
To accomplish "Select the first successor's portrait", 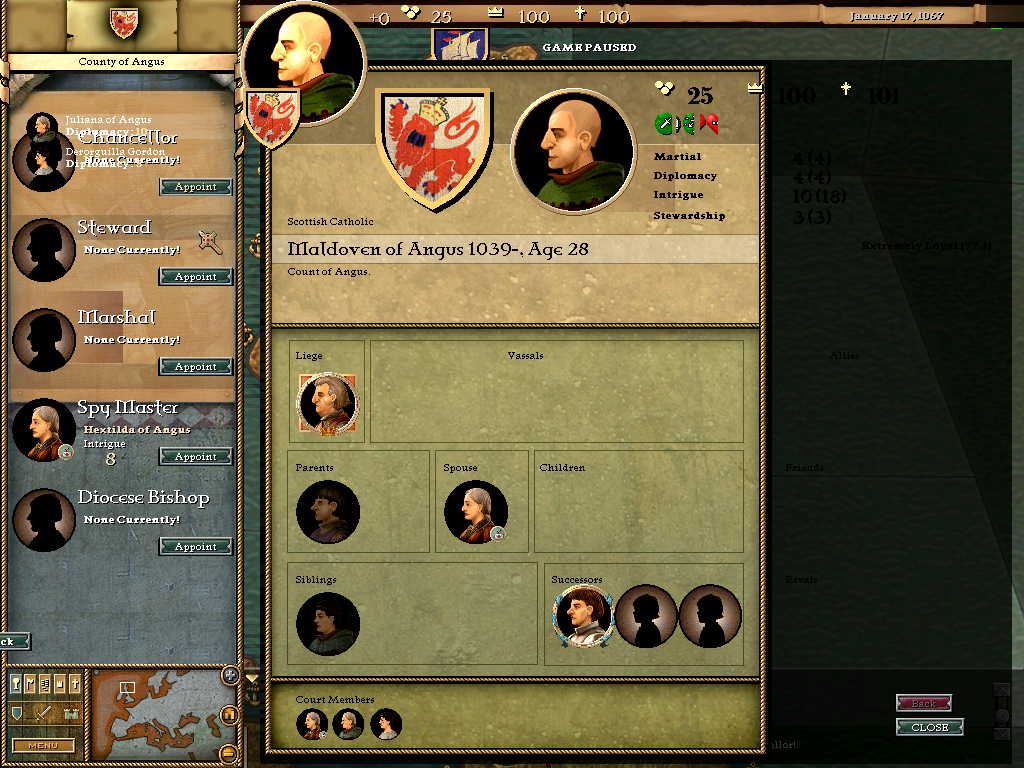I will click(x=581, y=616).
